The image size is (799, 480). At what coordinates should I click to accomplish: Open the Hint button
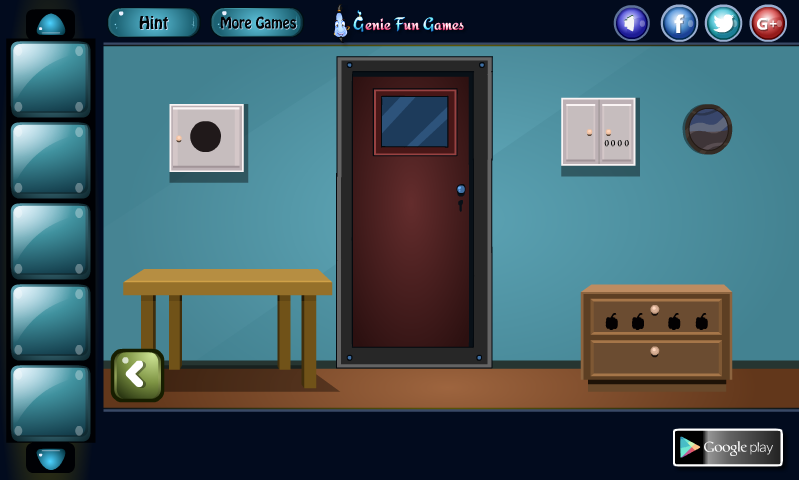(153, 22)
